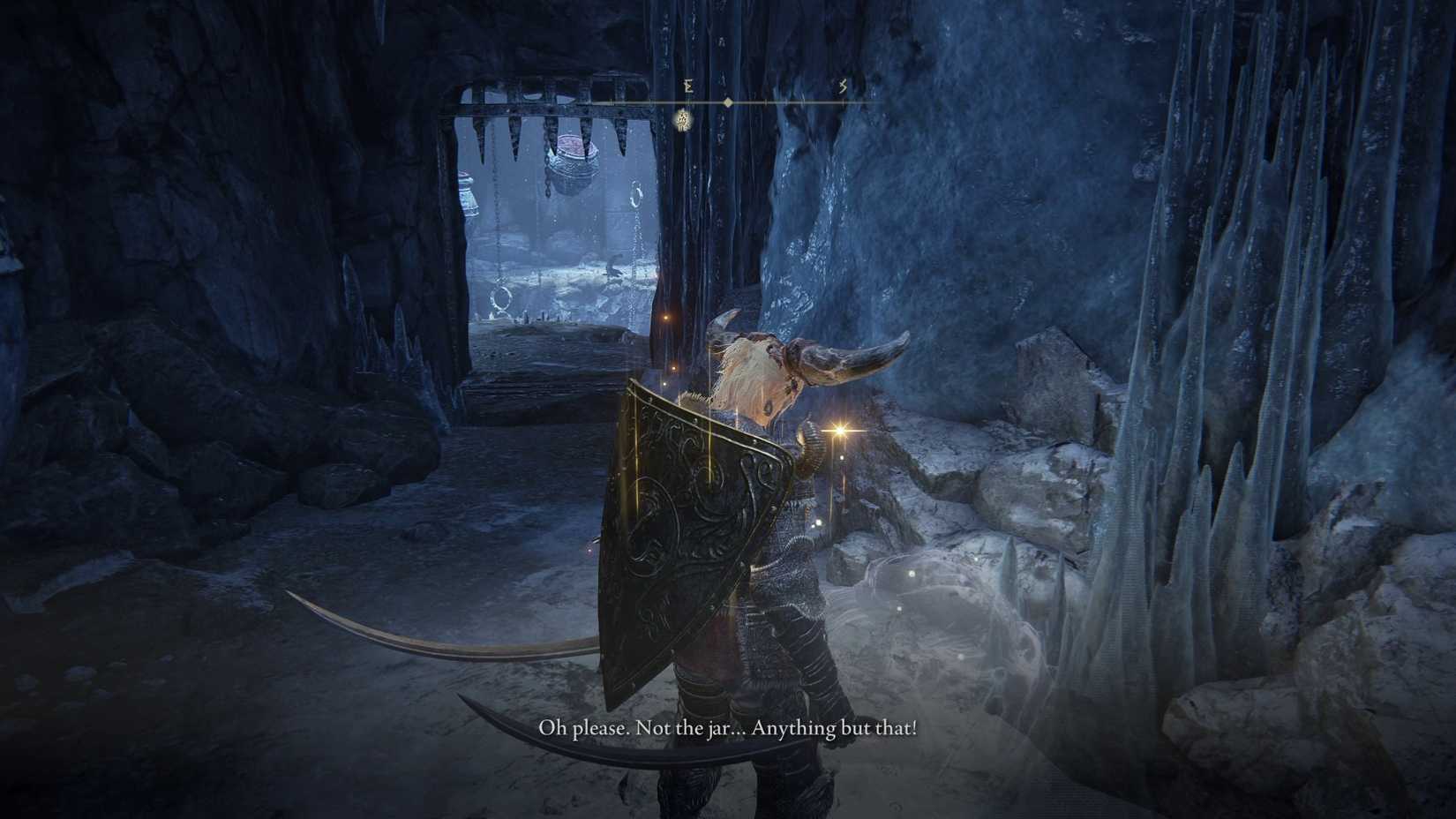Click the diamond waypoint marker on the compass bar
The width and height of the screenshot is (1456, 819).
728,101
